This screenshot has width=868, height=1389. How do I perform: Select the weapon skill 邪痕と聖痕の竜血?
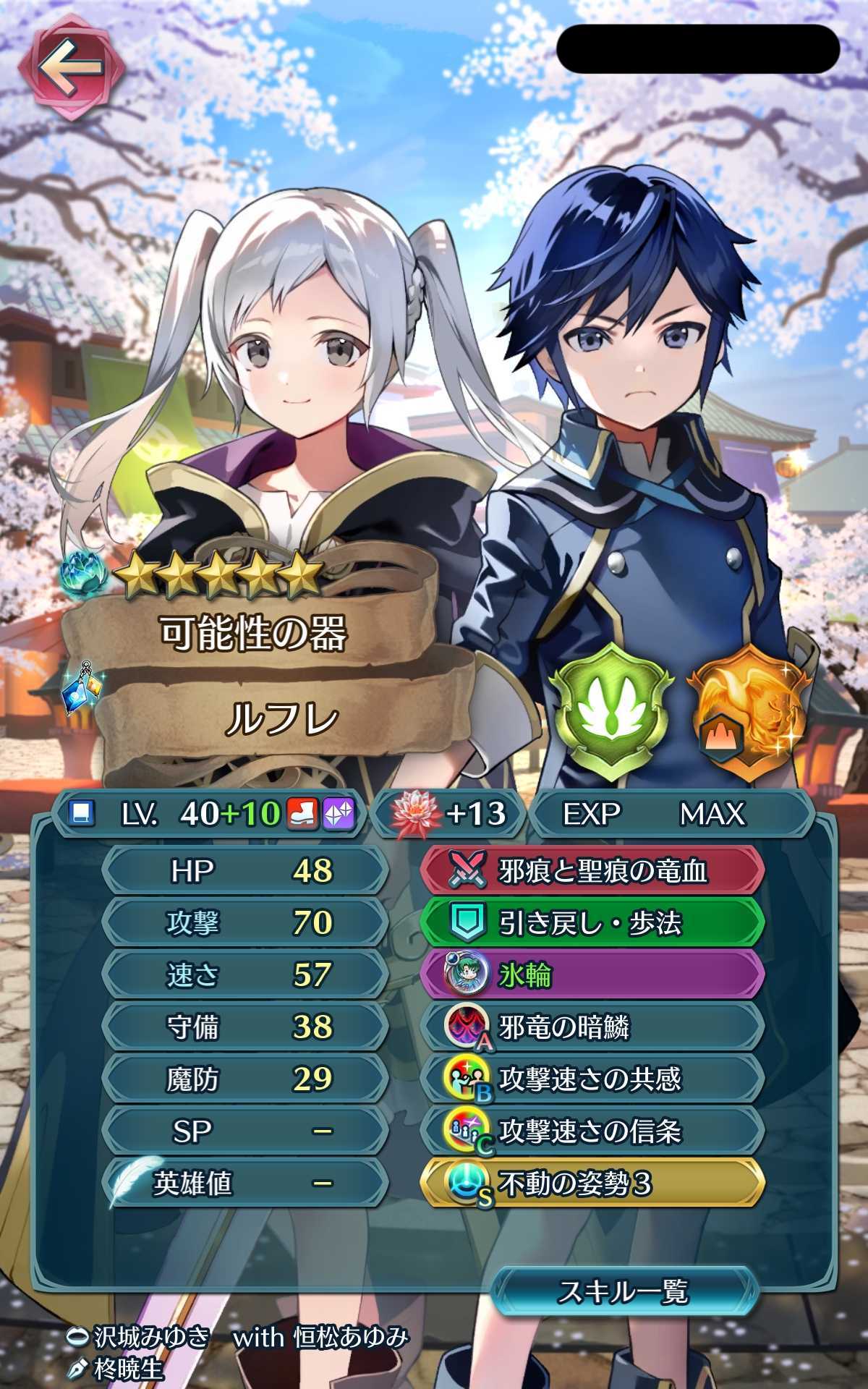(x=592, y=871)
